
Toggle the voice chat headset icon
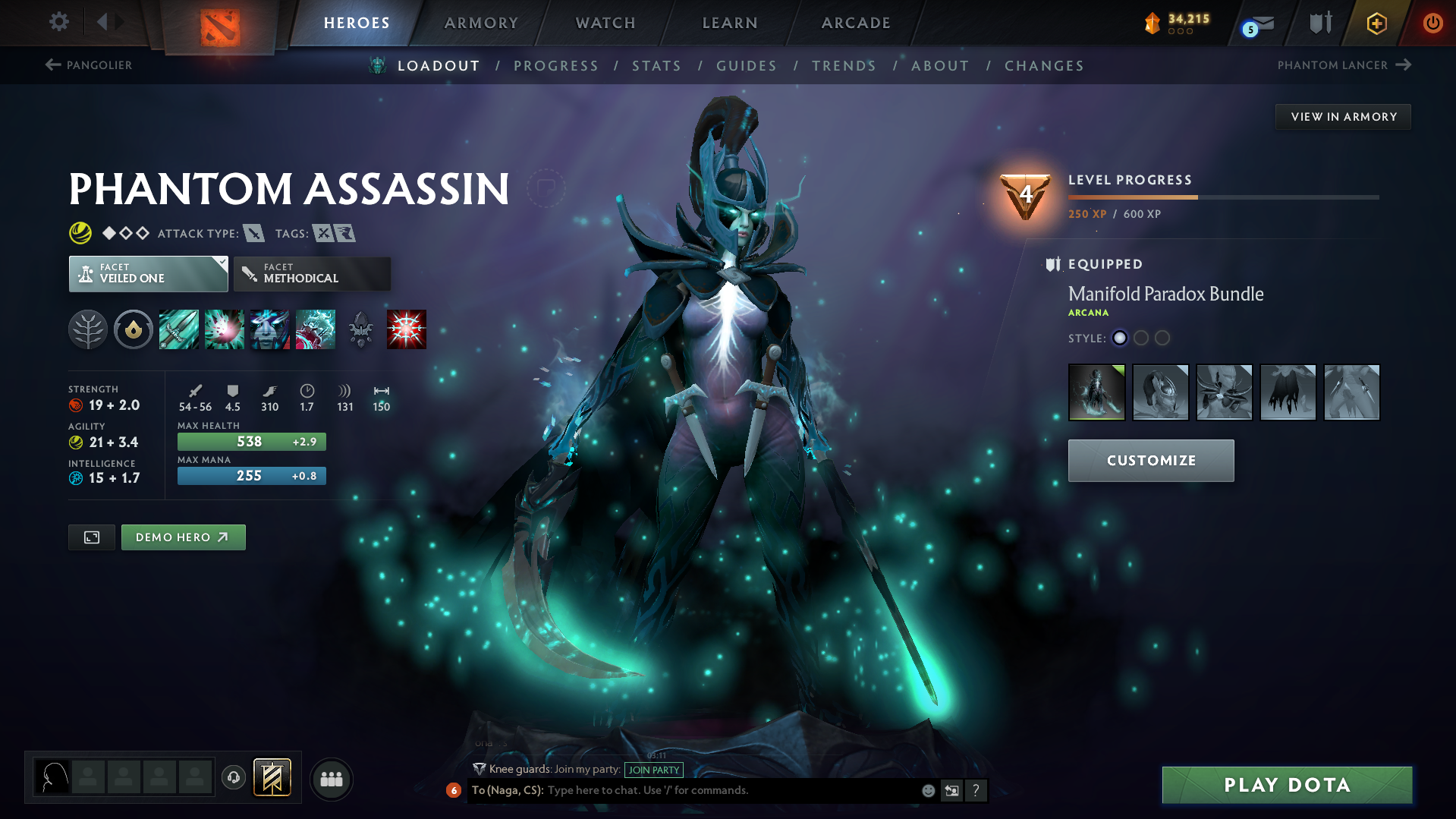tap(233, 778)
